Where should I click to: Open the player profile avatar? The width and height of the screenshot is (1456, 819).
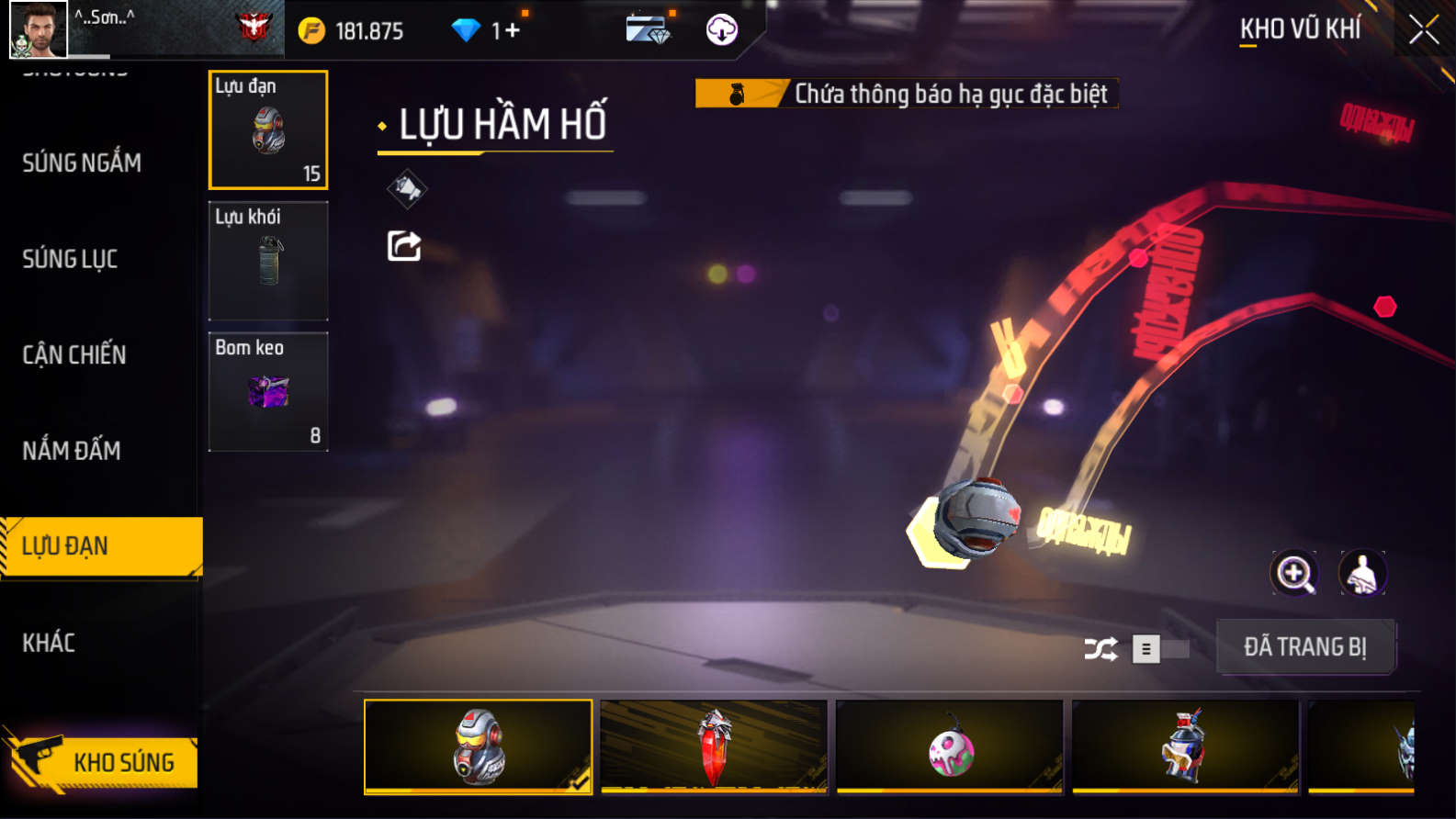38,29
